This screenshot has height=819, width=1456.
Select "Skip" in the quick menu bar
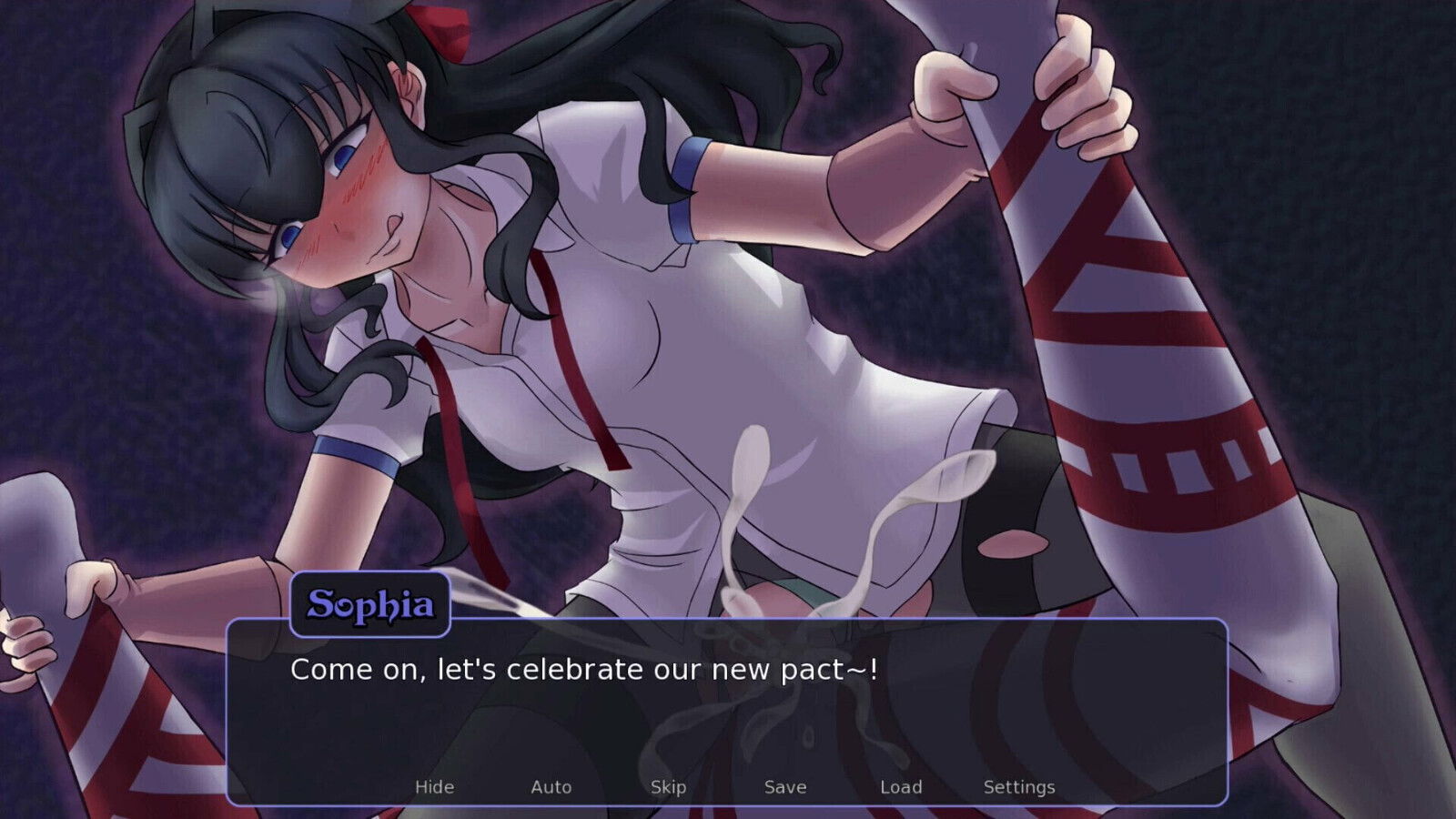tap(667, 786)
